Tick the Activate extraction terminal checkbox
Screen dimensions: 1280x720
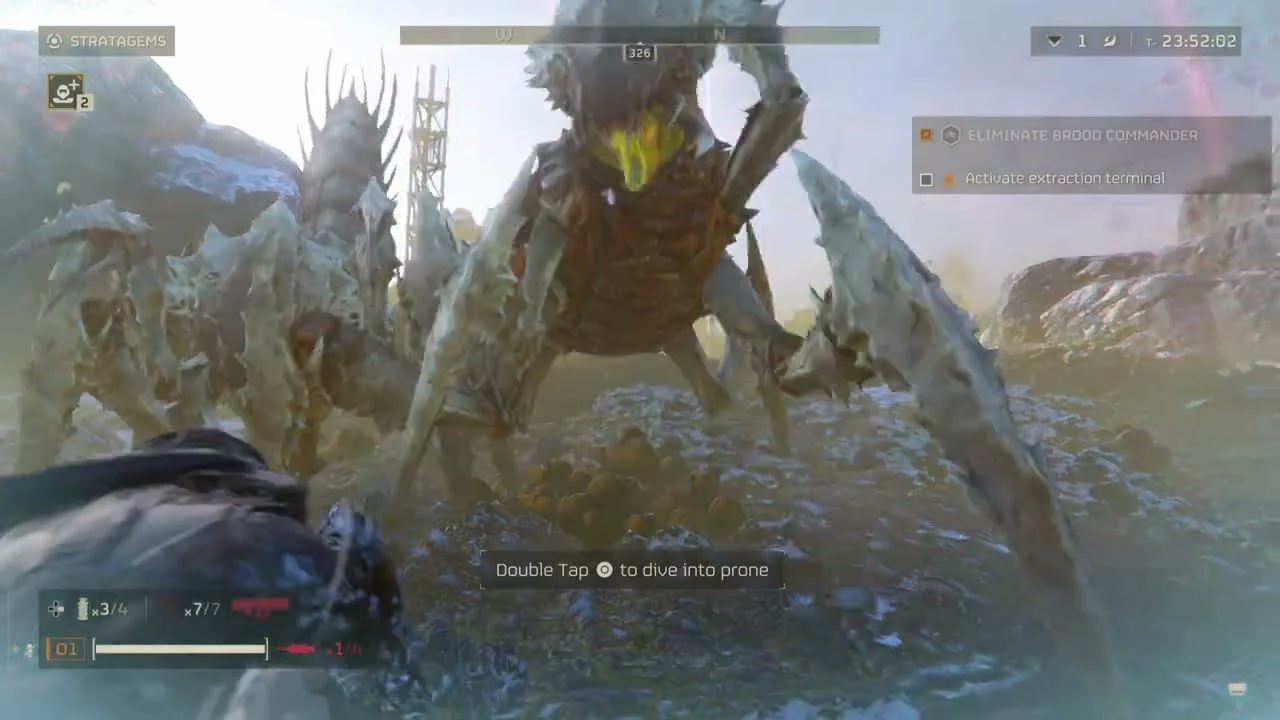pos(926,179)
